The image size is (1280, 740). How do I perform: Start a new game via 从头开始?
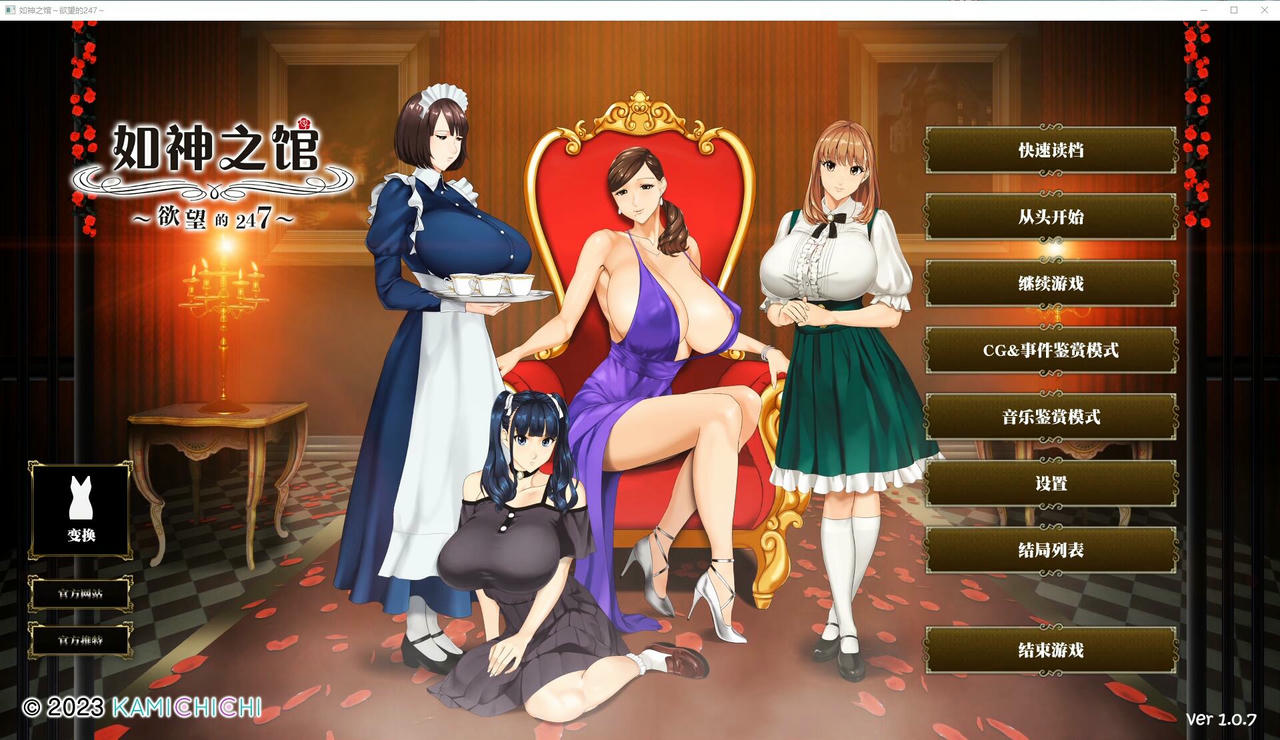pos(1050,216)
